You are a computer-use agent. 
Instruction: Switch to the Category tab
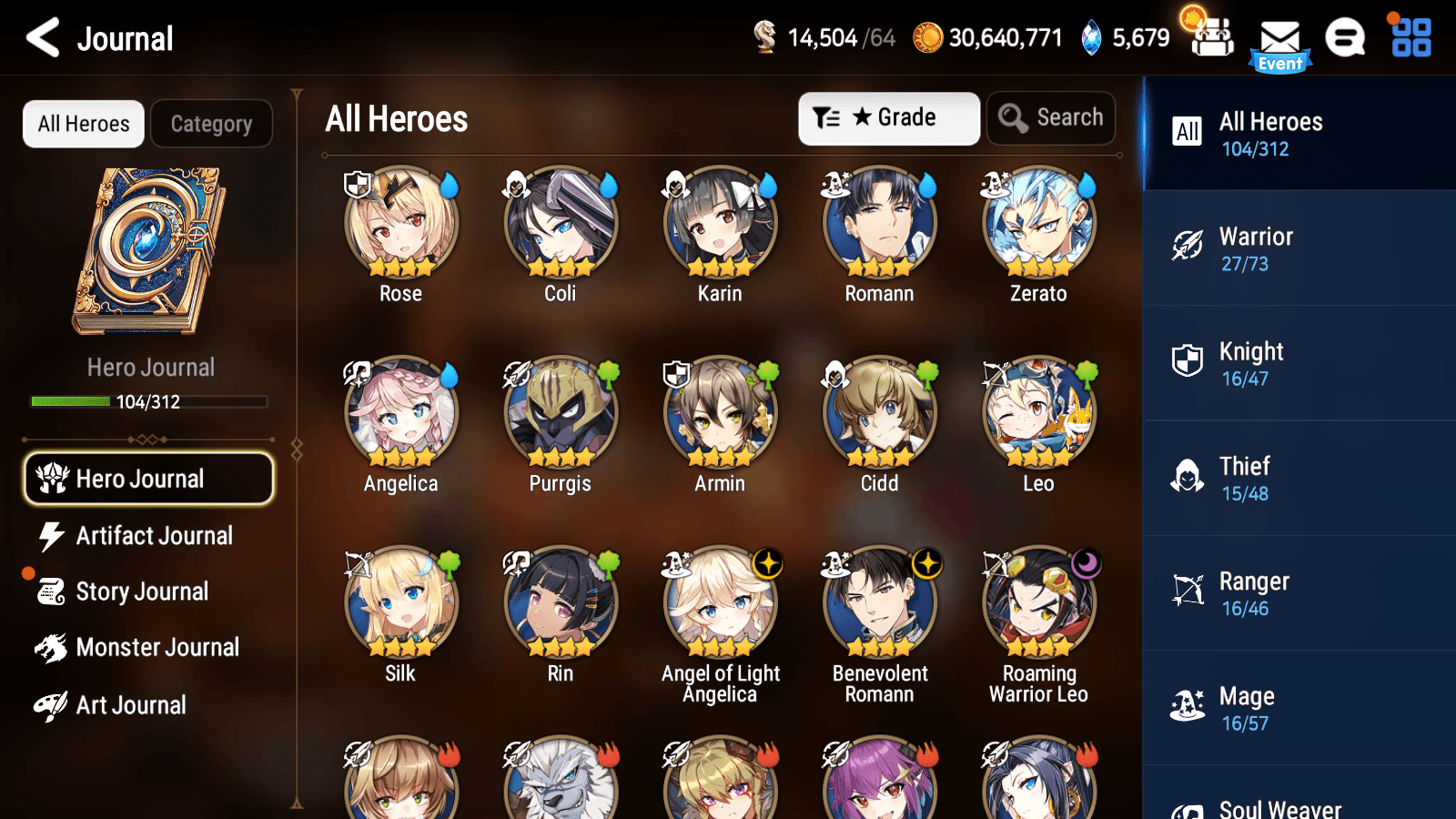[x=211, y=124]
